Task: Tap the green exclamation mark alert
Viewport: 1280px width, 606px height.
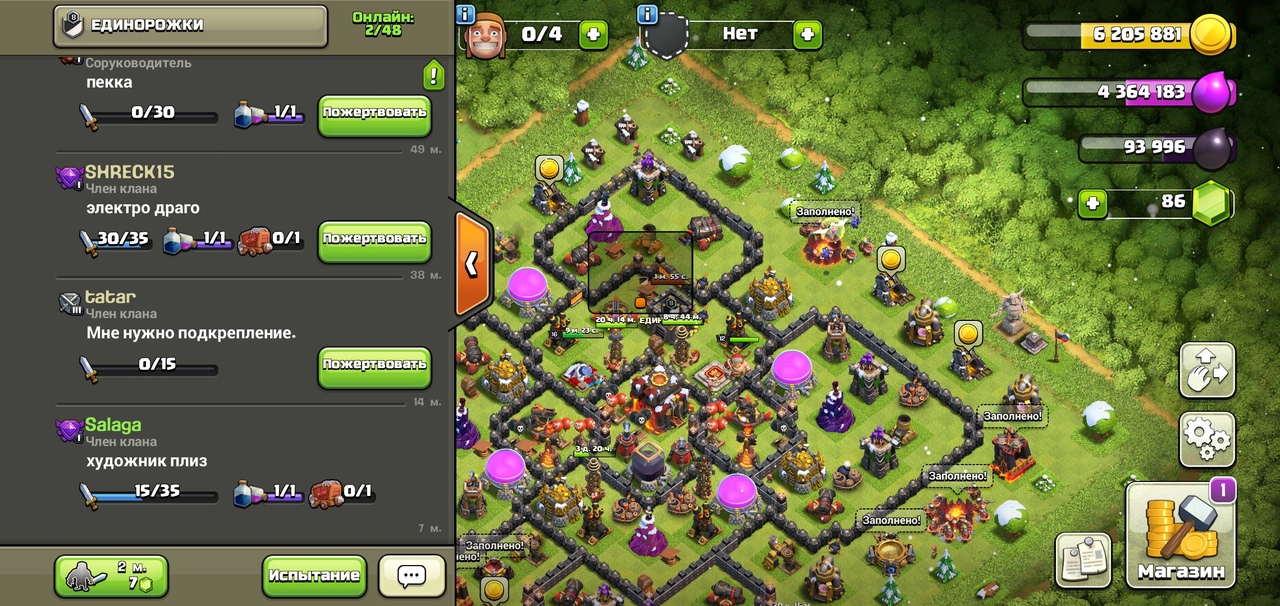Action: click(433, 74)
